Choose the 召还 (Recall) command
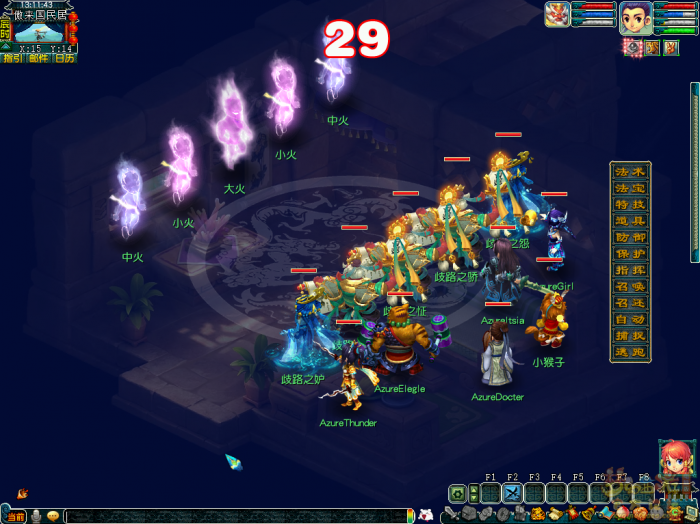The width and height of the screenshot is (700, 524). pos(630,303)
